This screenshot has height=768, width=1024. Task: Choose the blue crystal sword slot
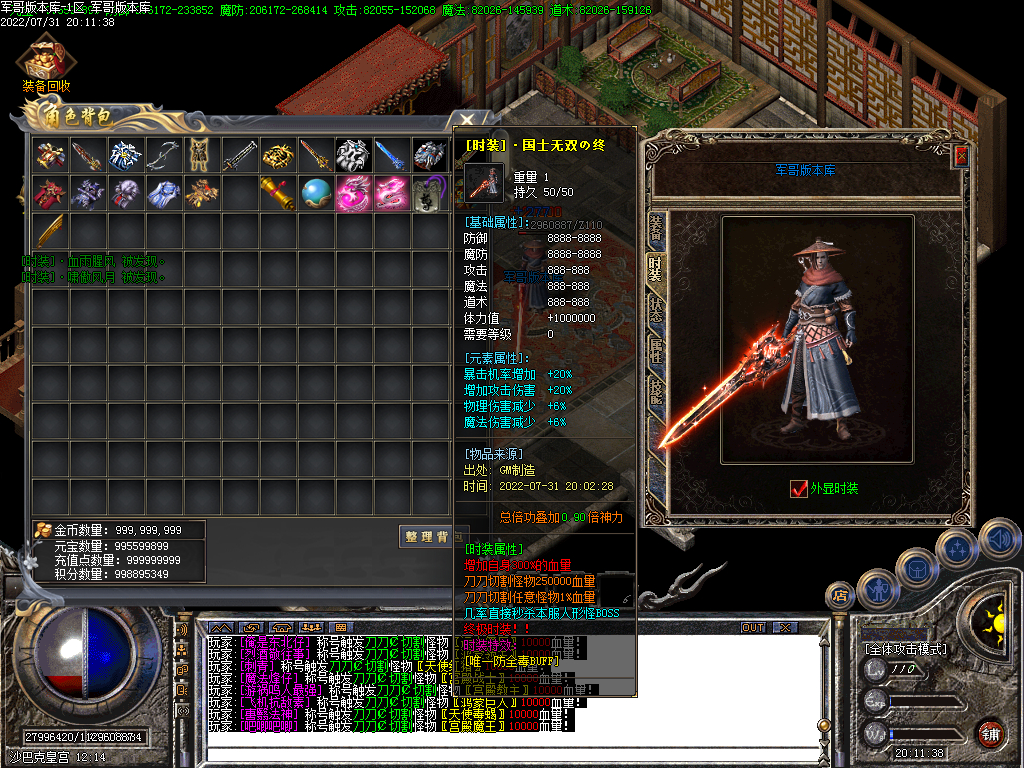tap(392, 154)
